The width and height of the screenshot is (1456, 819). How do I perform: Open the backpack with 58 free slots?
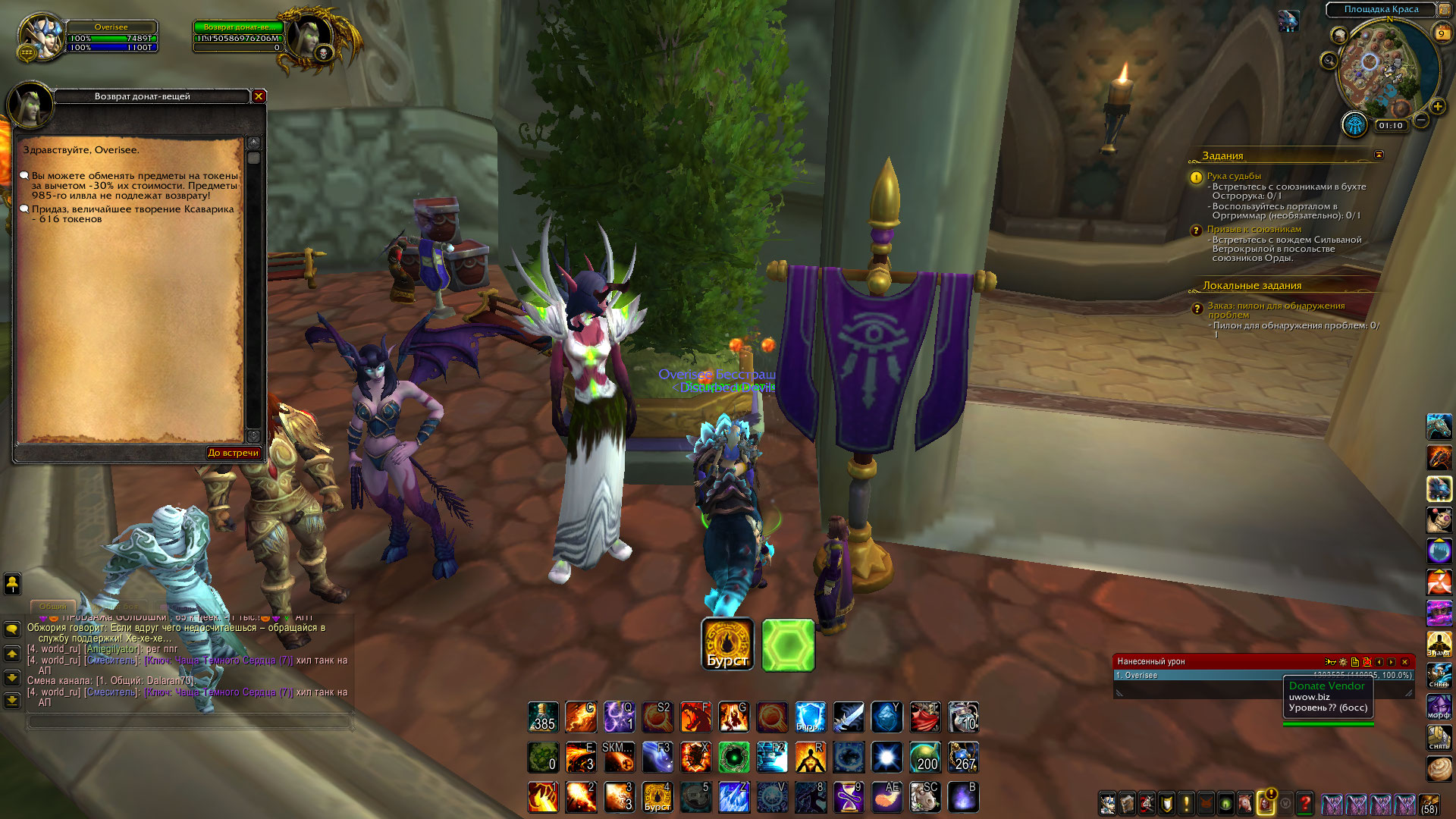click(1429, 804)
